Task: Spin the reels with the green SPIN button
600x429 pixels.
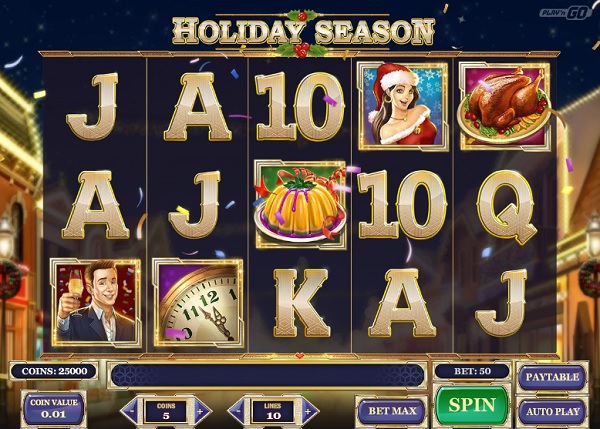Action: pyautogui.click(x=472, y=406)
